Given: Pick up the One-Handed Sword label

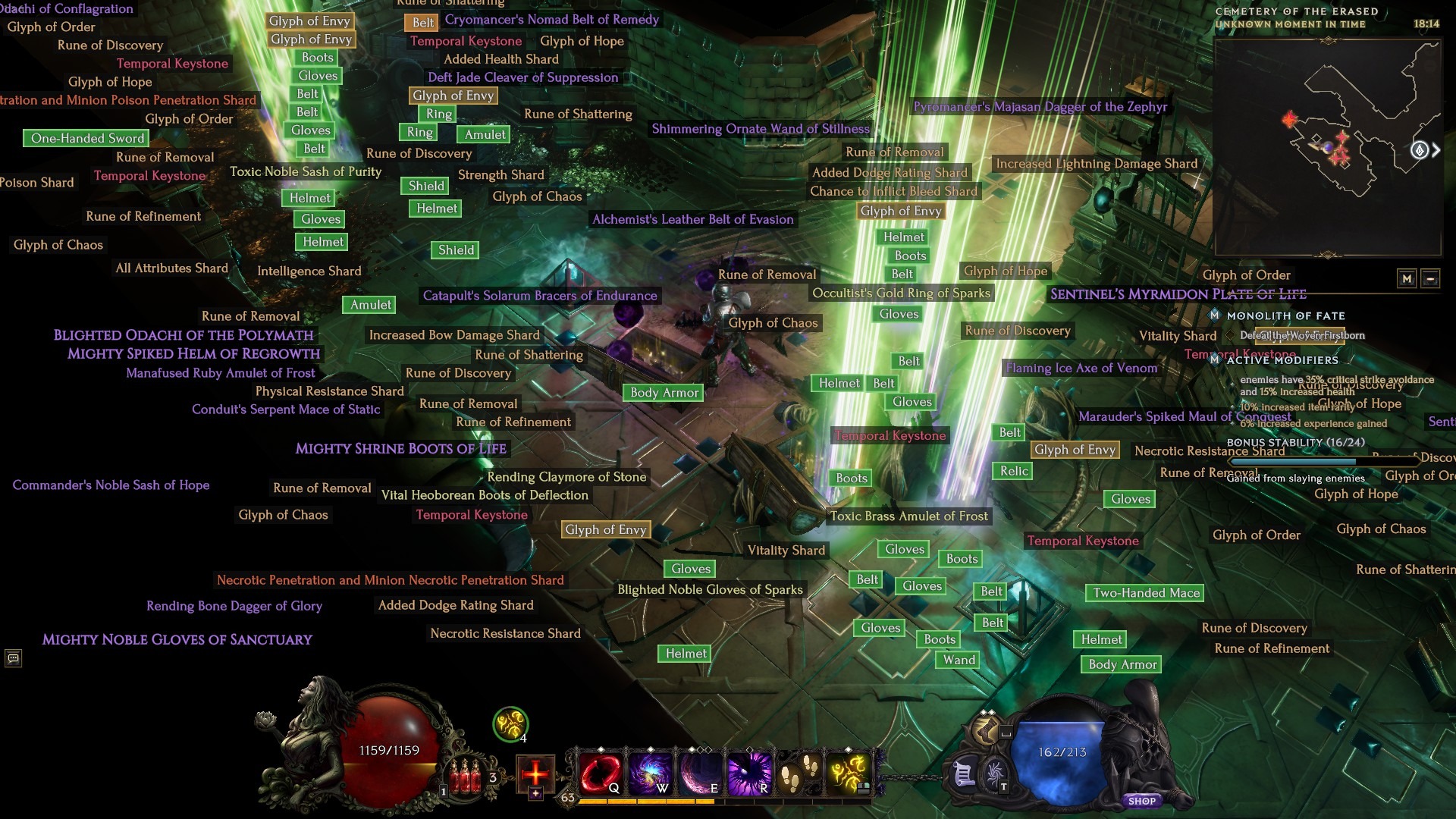Looking at the screenshot, I should click(x=87, y=138).
